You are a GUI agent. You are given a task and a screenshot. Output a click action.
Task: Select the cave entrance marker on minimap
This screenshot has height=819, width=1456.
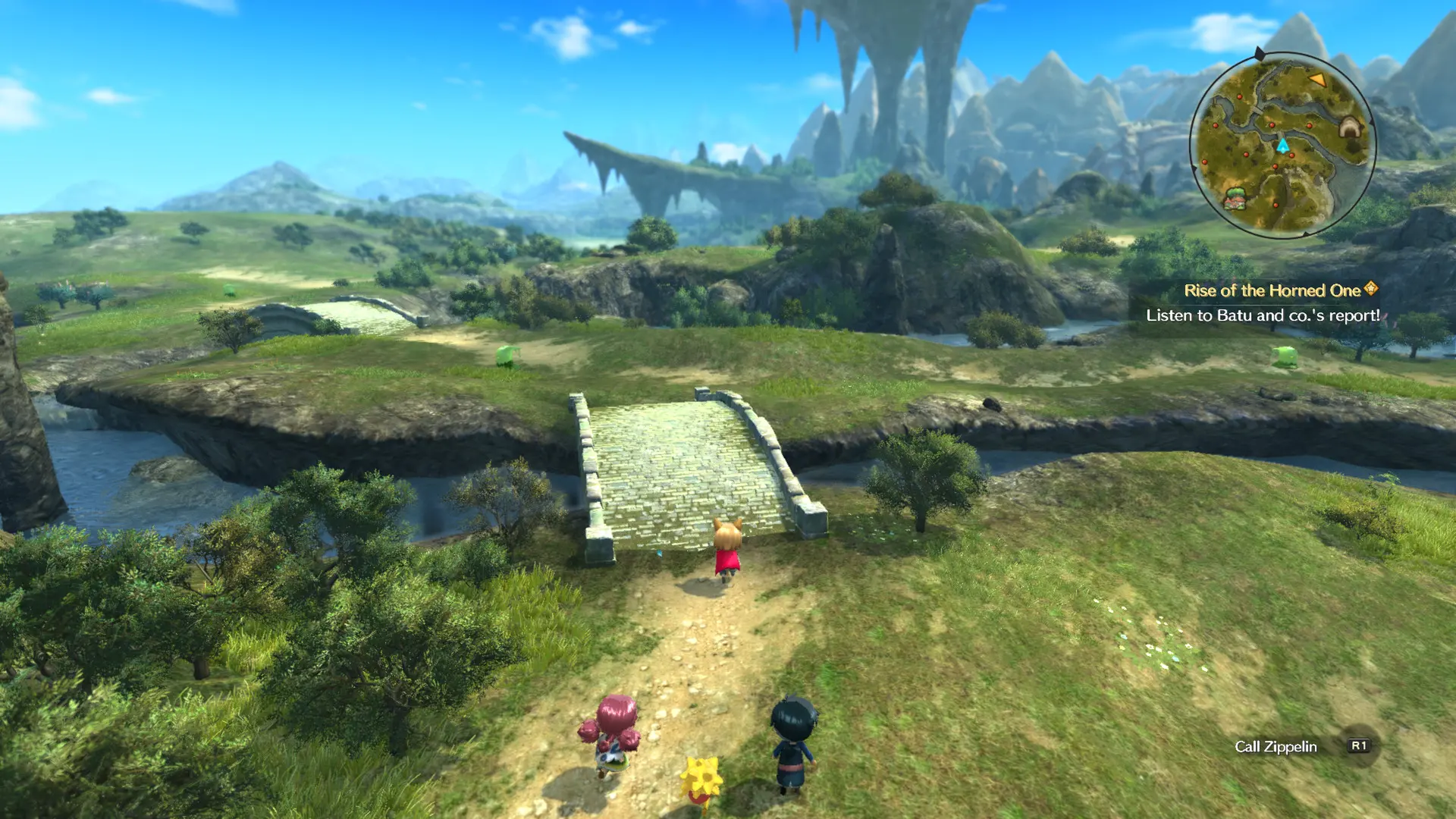coord(1348,127)
